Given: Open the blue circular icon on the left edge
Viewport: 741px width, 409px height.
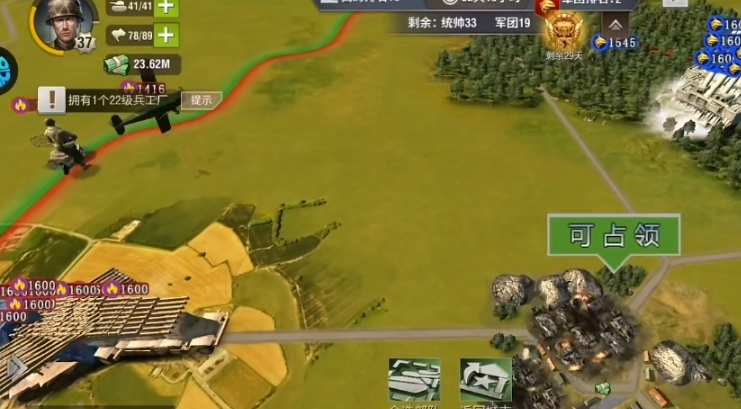Looking at the screenshot, I should [7, 72].
